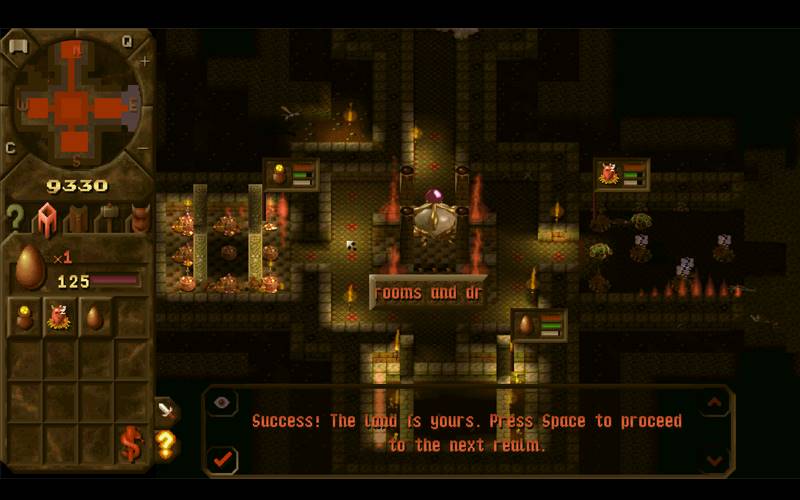Switch to the horned creatures tab

click(139, 216)
